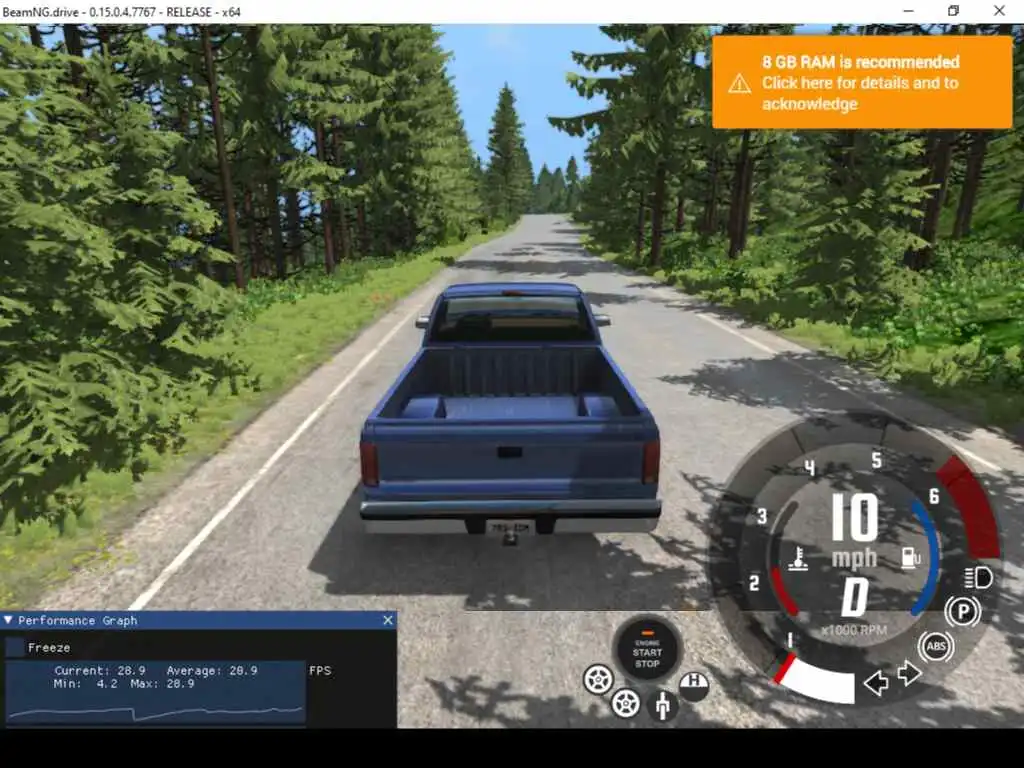This screenshot has width=1024, height=768.
Task: Close the Performance Graph window
Action: coord(388,620)
